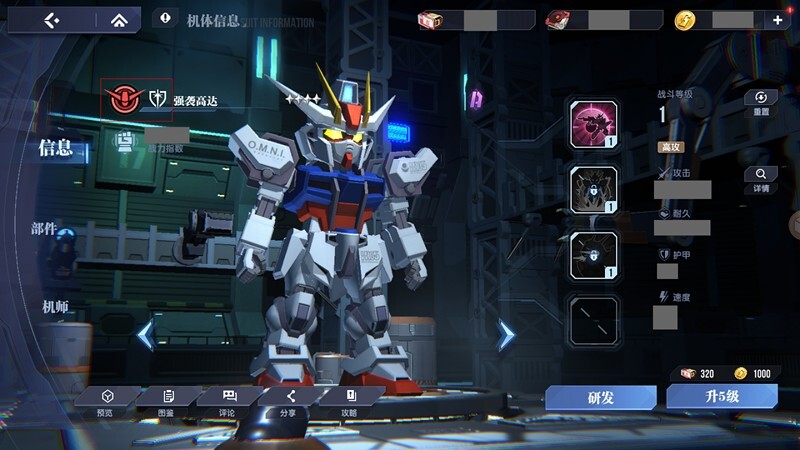Open the 攻略 strategy guide

(349, 401)
